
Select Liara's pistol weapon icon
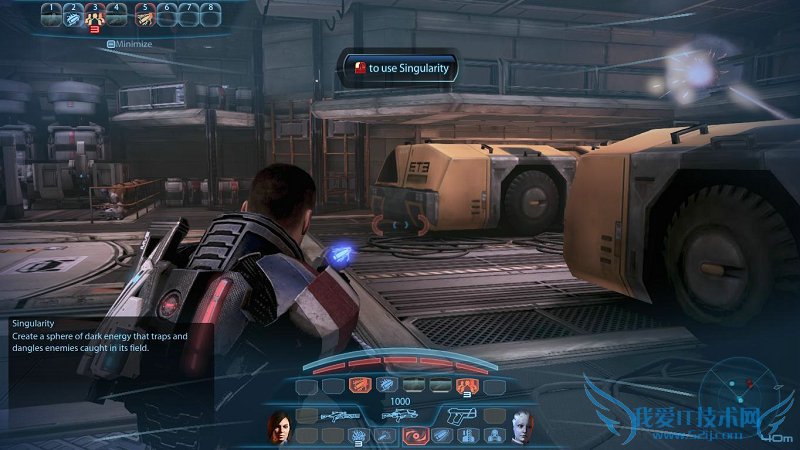click(461, 413)
